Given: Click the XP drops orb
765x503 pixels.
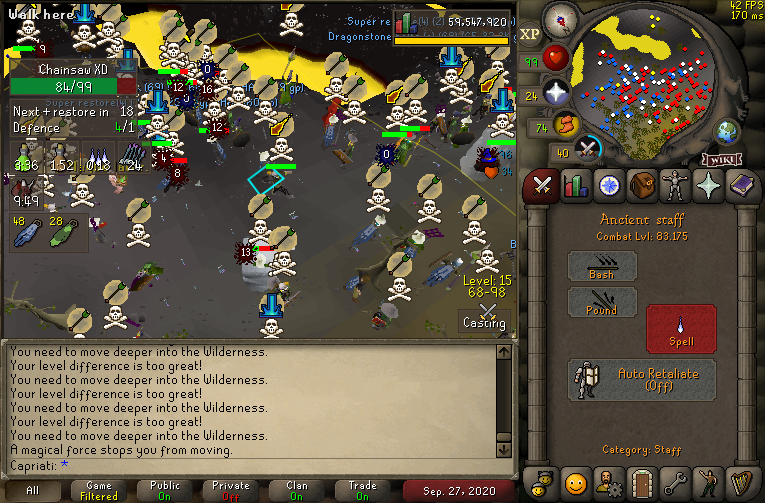Looking at the screenshot, I should coord(530,34).
